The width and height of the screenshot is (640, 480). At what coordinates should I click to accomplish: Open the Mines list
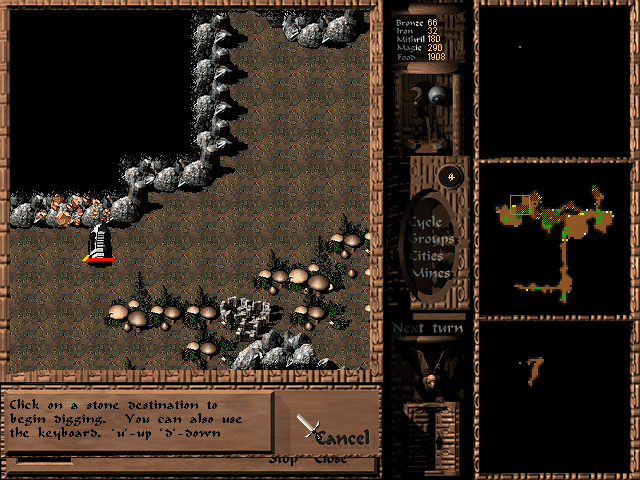tap(432, 273)
